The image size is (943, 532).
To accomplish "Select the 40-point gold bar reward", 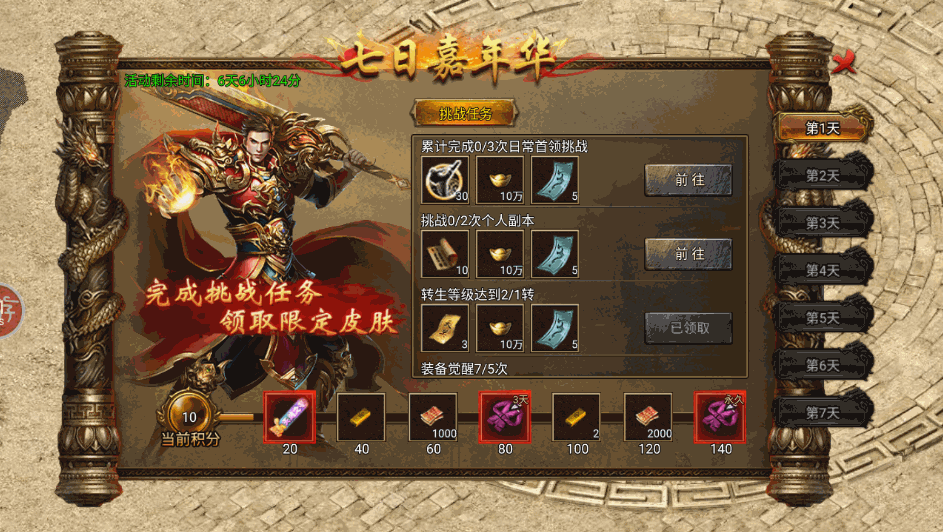I will 361,417.
